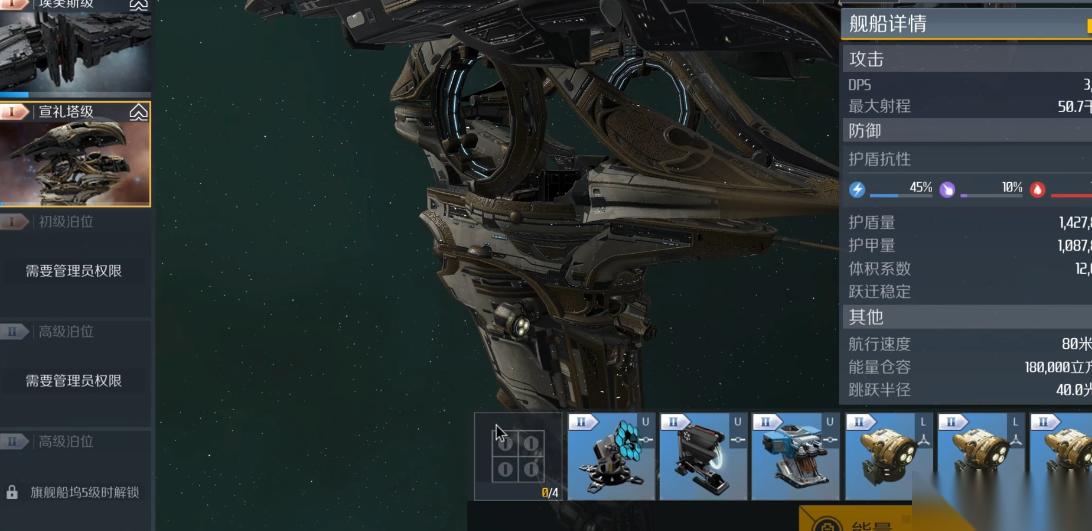Select the empty 0/4 module grid slot

tap(518, 456)
